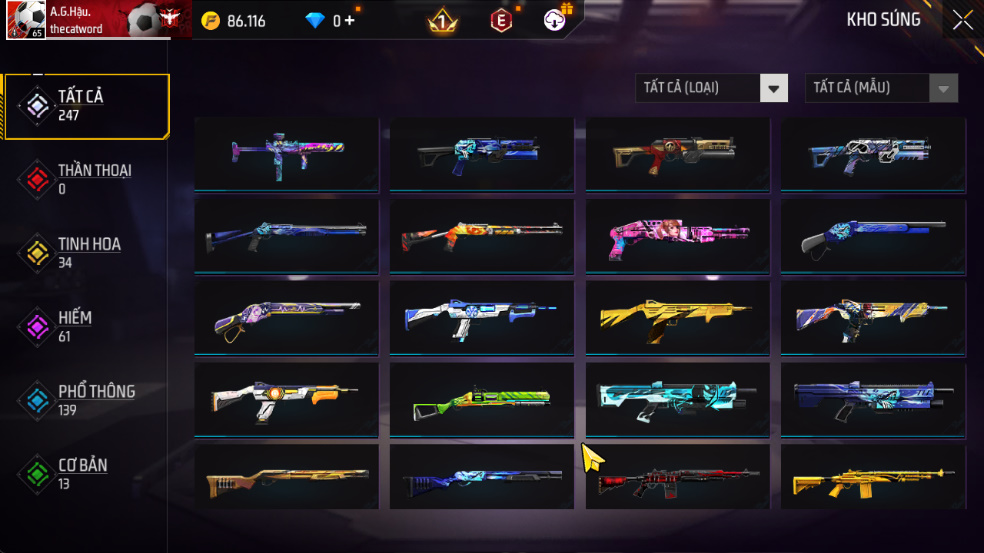Click the red E badge icon
984x553 pixels.
[500, 20]
